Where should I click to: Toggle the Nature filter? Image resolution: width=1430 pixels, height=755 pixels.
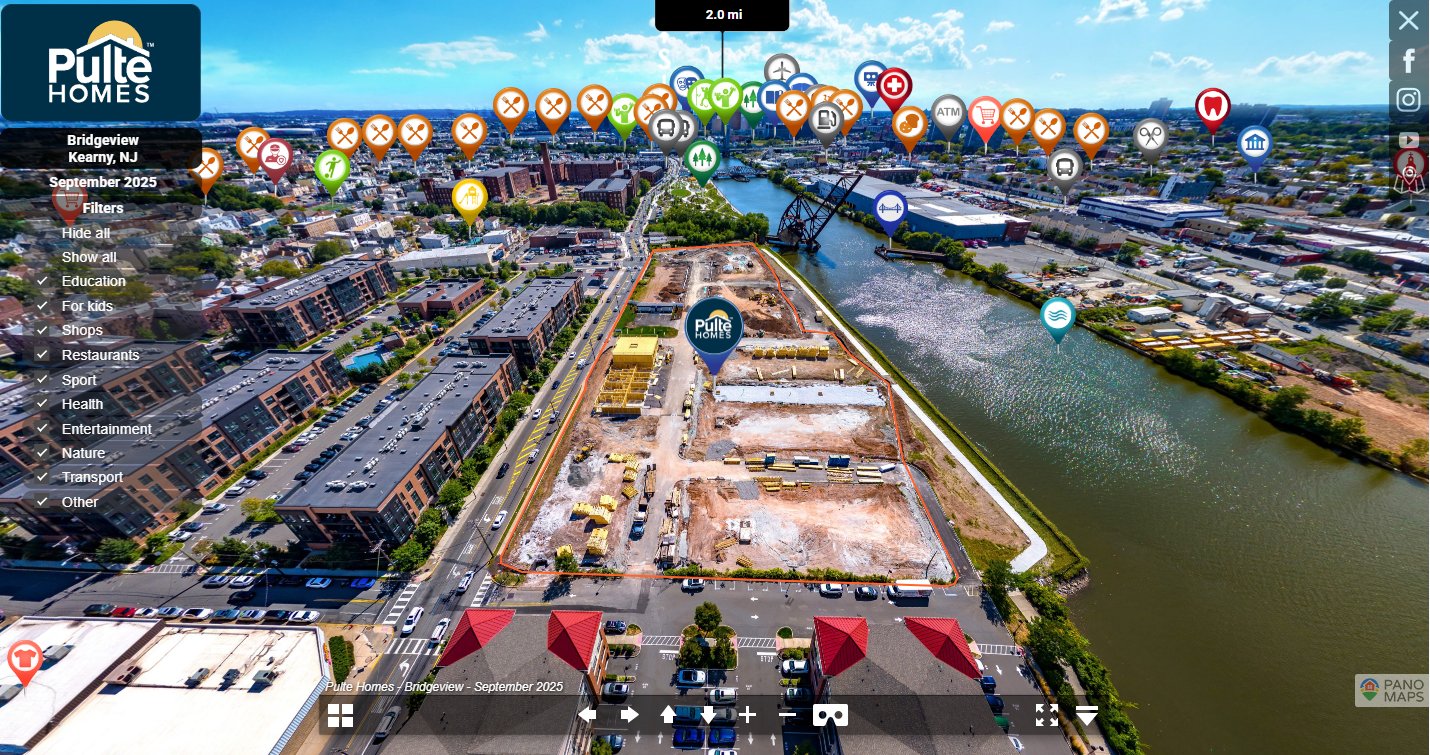[83, 453]
